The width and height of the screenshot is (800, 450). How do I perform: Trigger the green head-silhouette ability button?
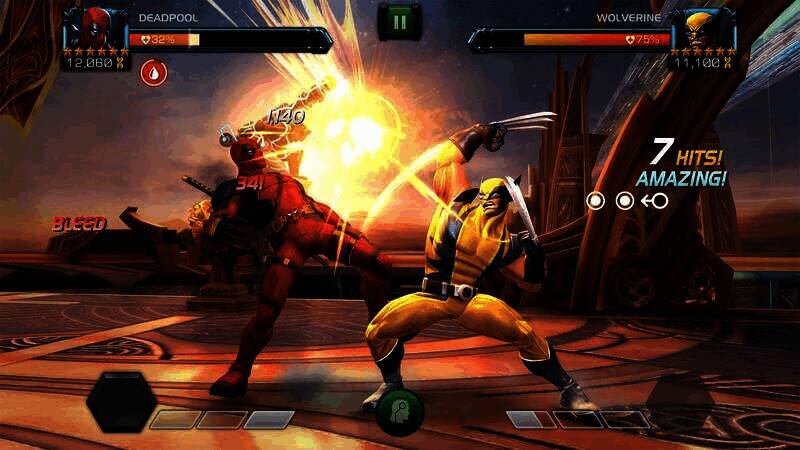(400, 410)
